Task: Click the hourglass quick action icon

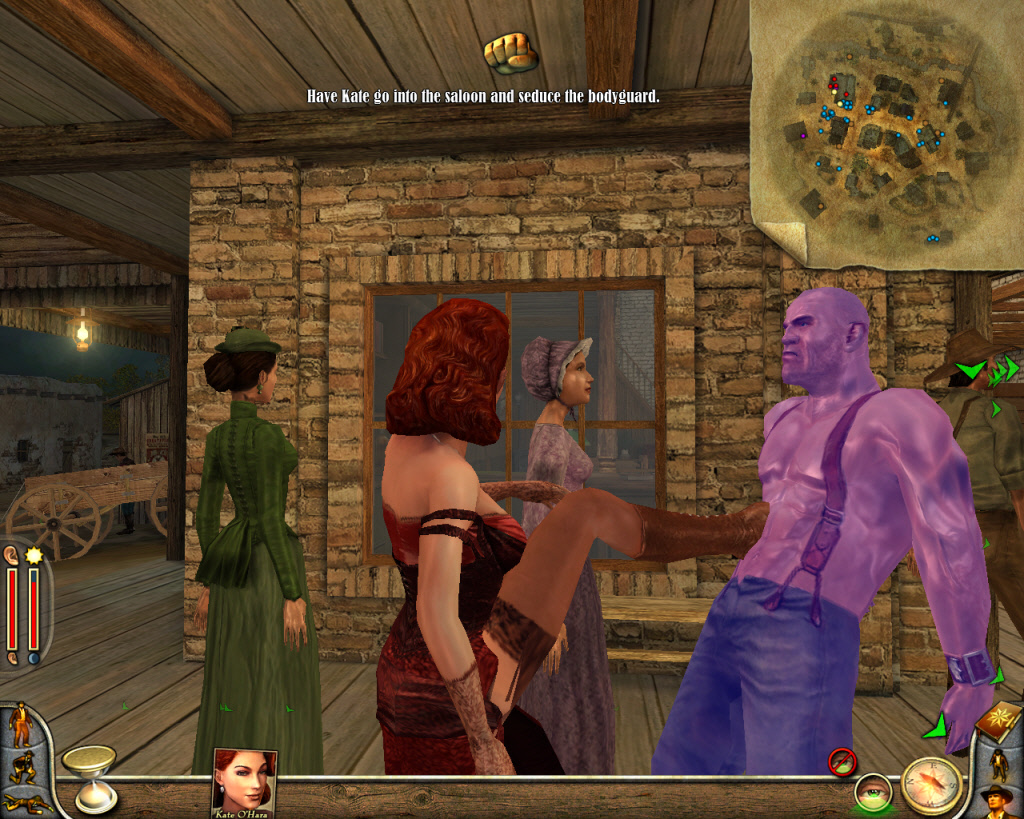Action: pos(91,776)
